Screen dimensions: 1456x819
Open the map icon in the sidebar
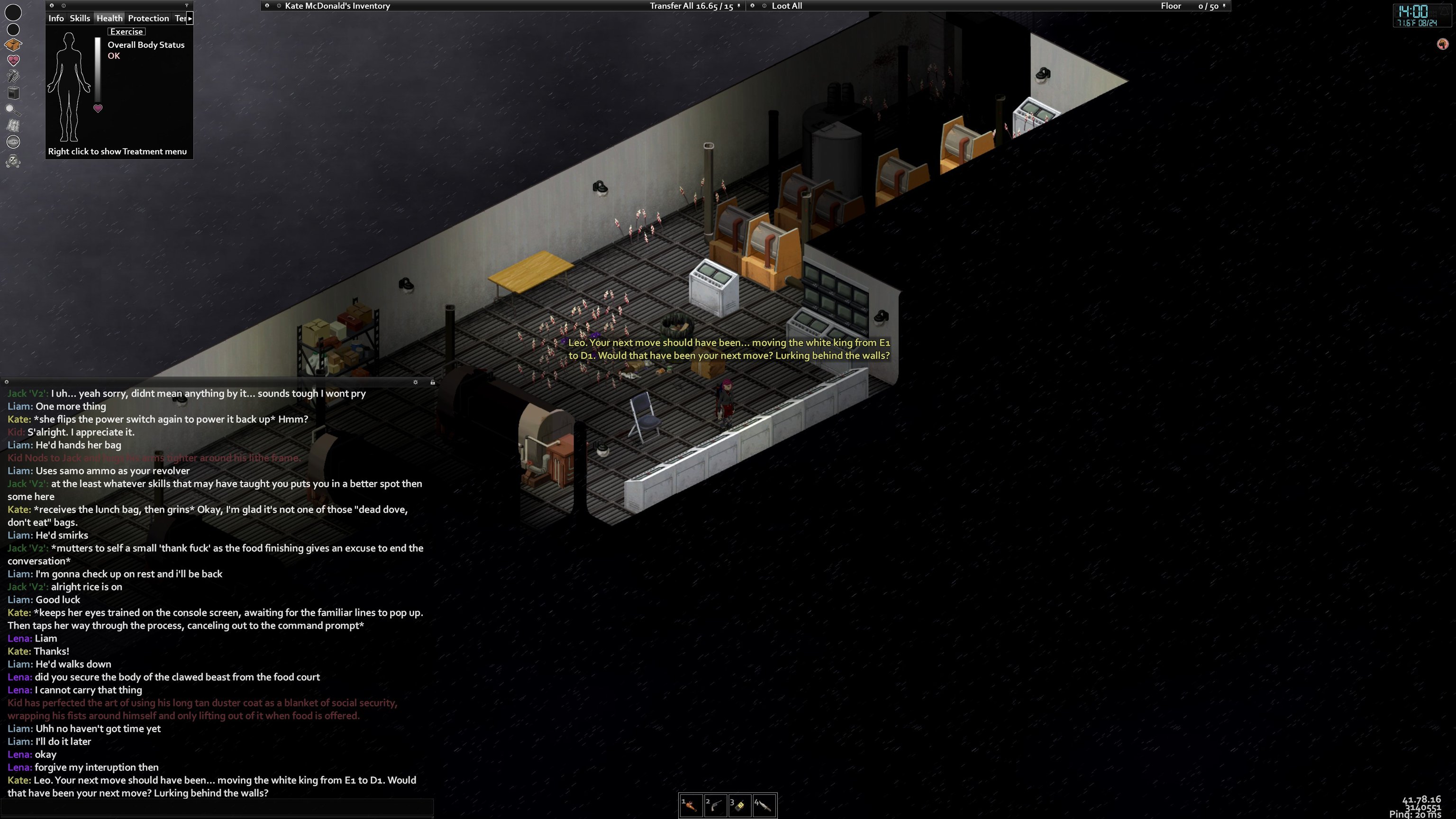click(13, 126)
